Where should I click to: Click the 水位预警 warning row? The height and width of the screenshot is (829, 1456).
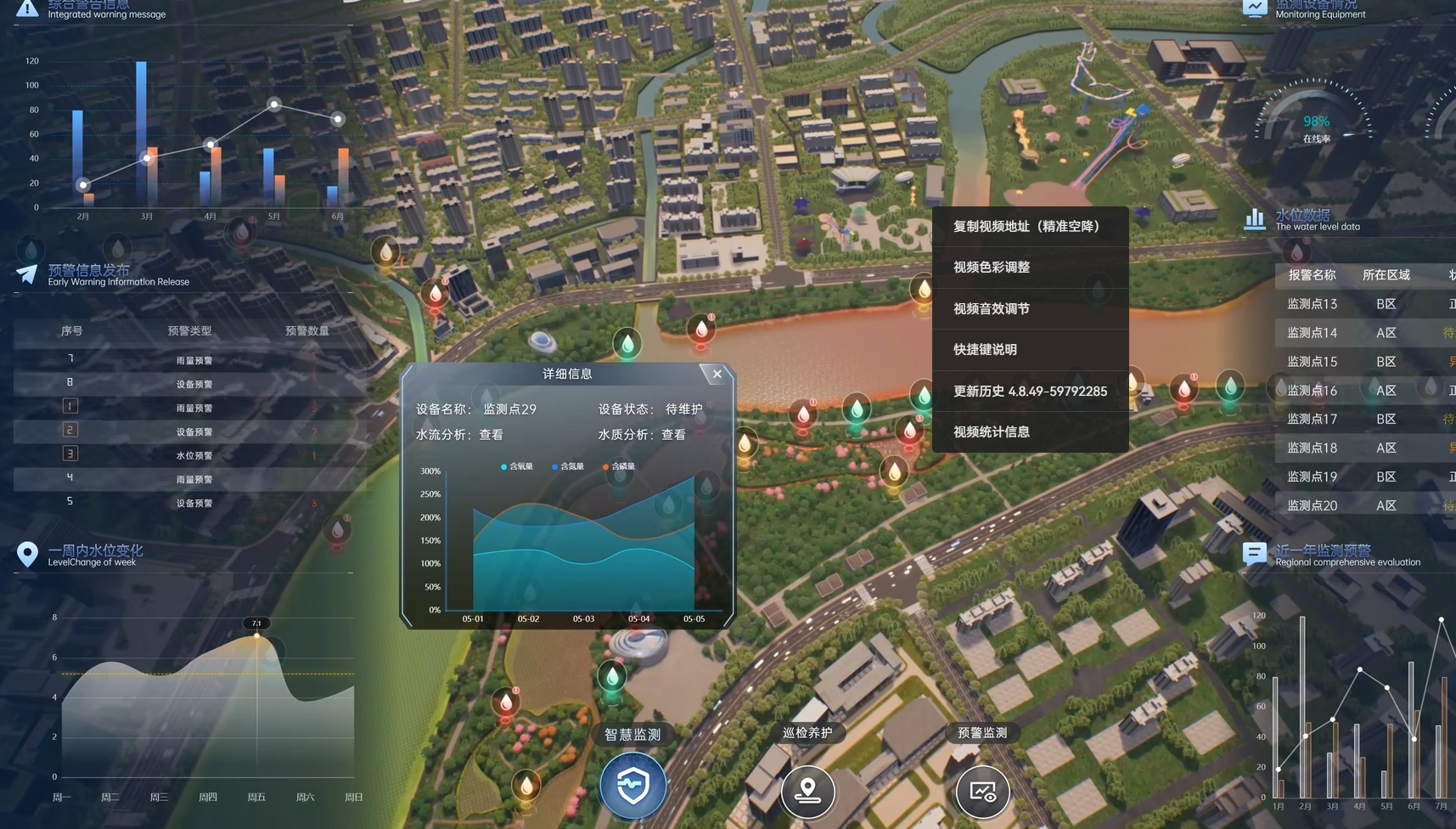194,456
